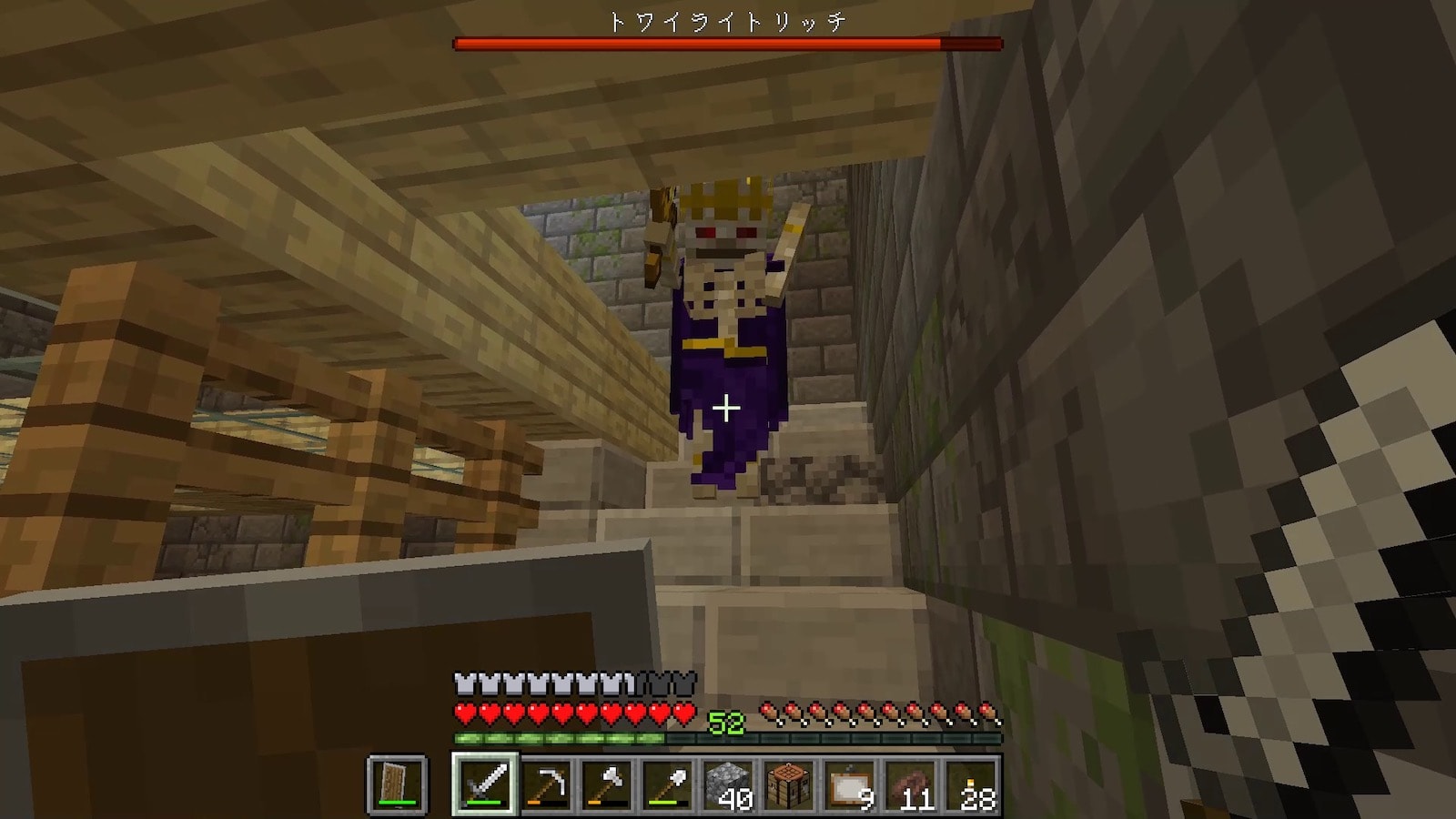Select the iron sword hotbar slot
The height and width of the screenshot is (819, 1456).
point(485,784)
